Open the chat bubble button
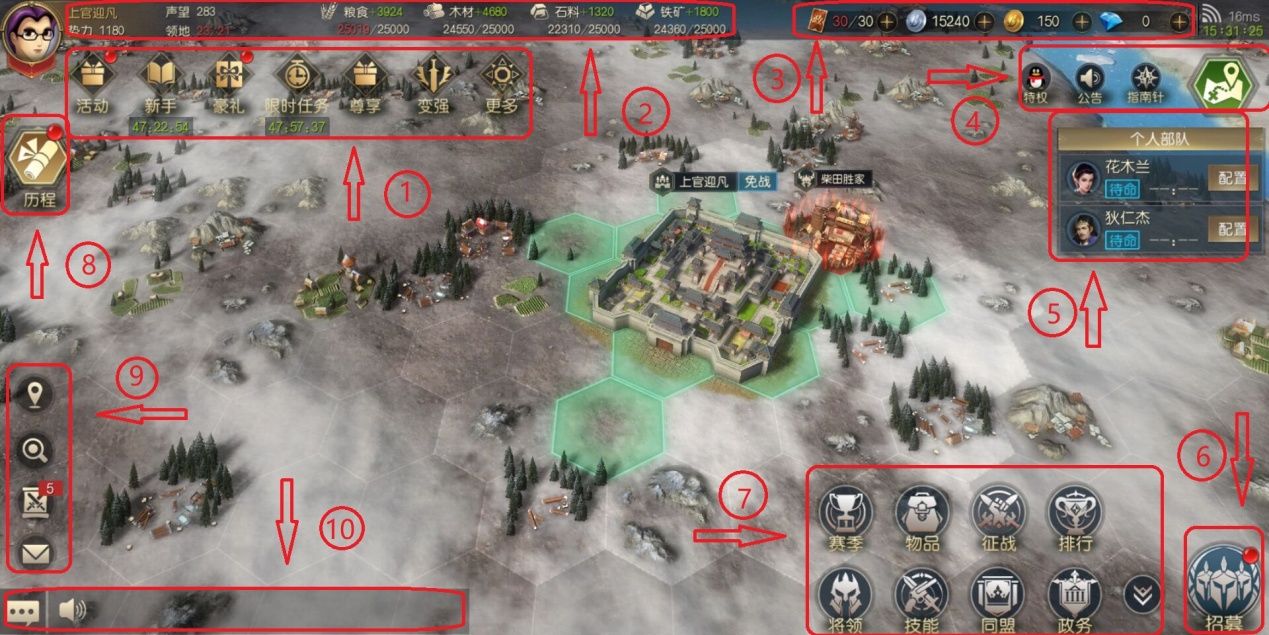The image size is (1269, 635). [x=22, y=610]
